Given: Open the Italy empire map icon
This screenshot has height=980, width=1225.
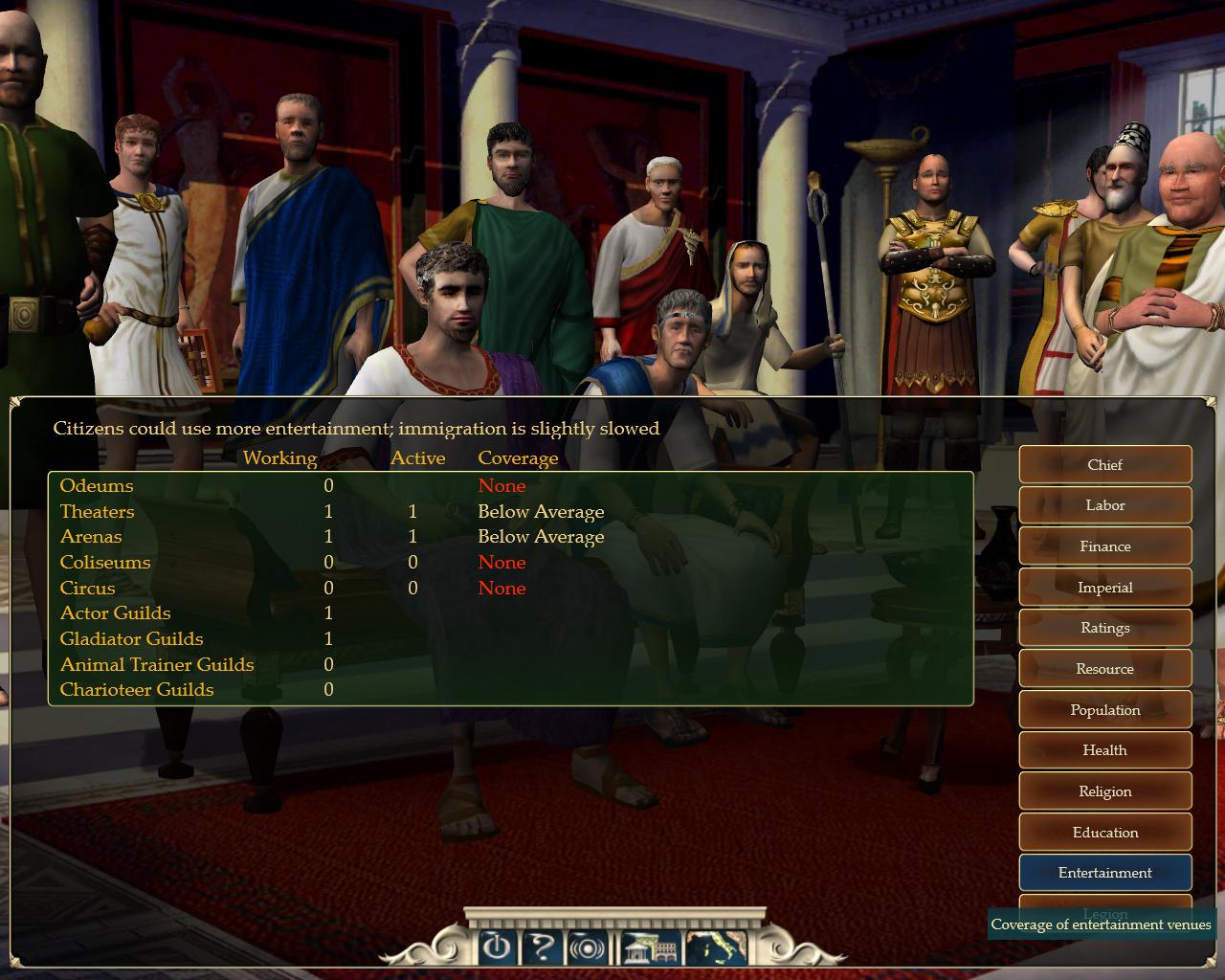Looking at the screenshot, I should pos(716,947).
